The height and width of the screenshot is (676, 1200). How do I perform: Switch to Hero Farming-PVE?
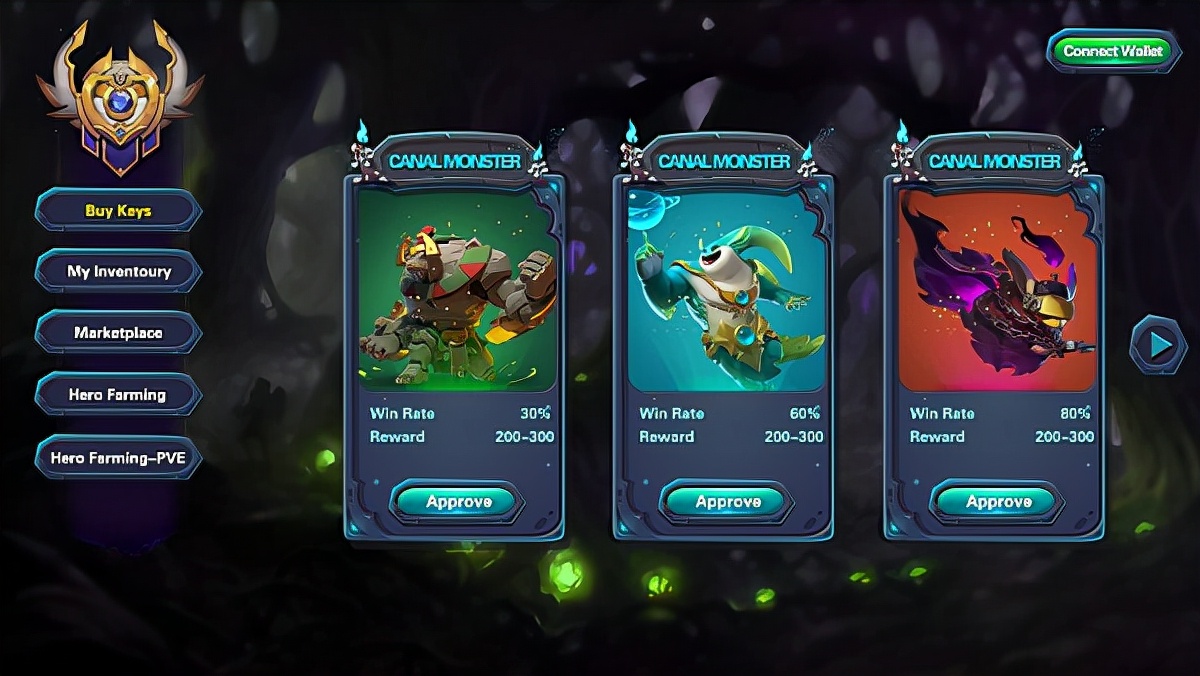pos(118,458)
